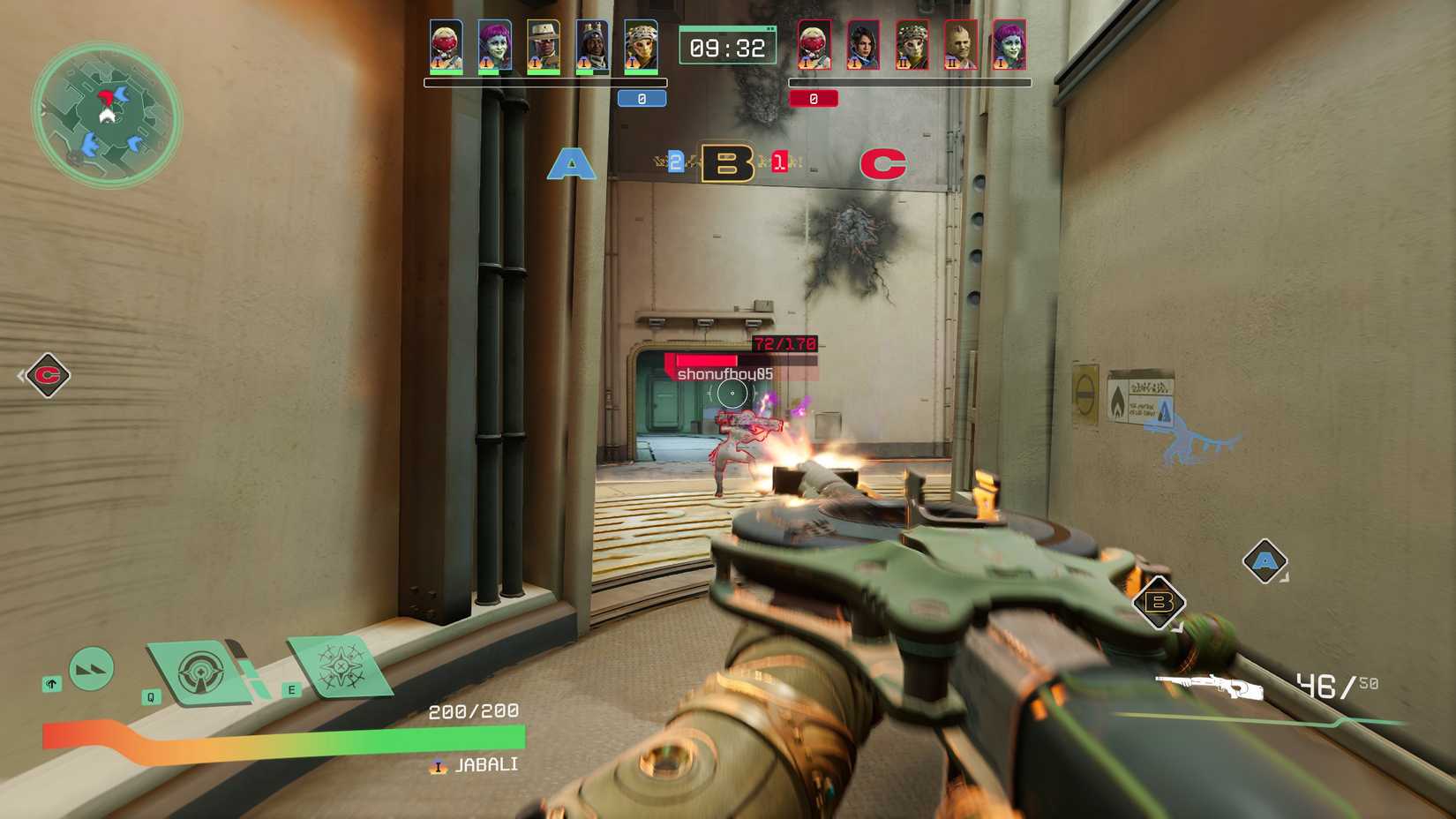Click the diamond-shaped B waypoint marker
The image size is (1456, 819).
(x=1158, y=603)
